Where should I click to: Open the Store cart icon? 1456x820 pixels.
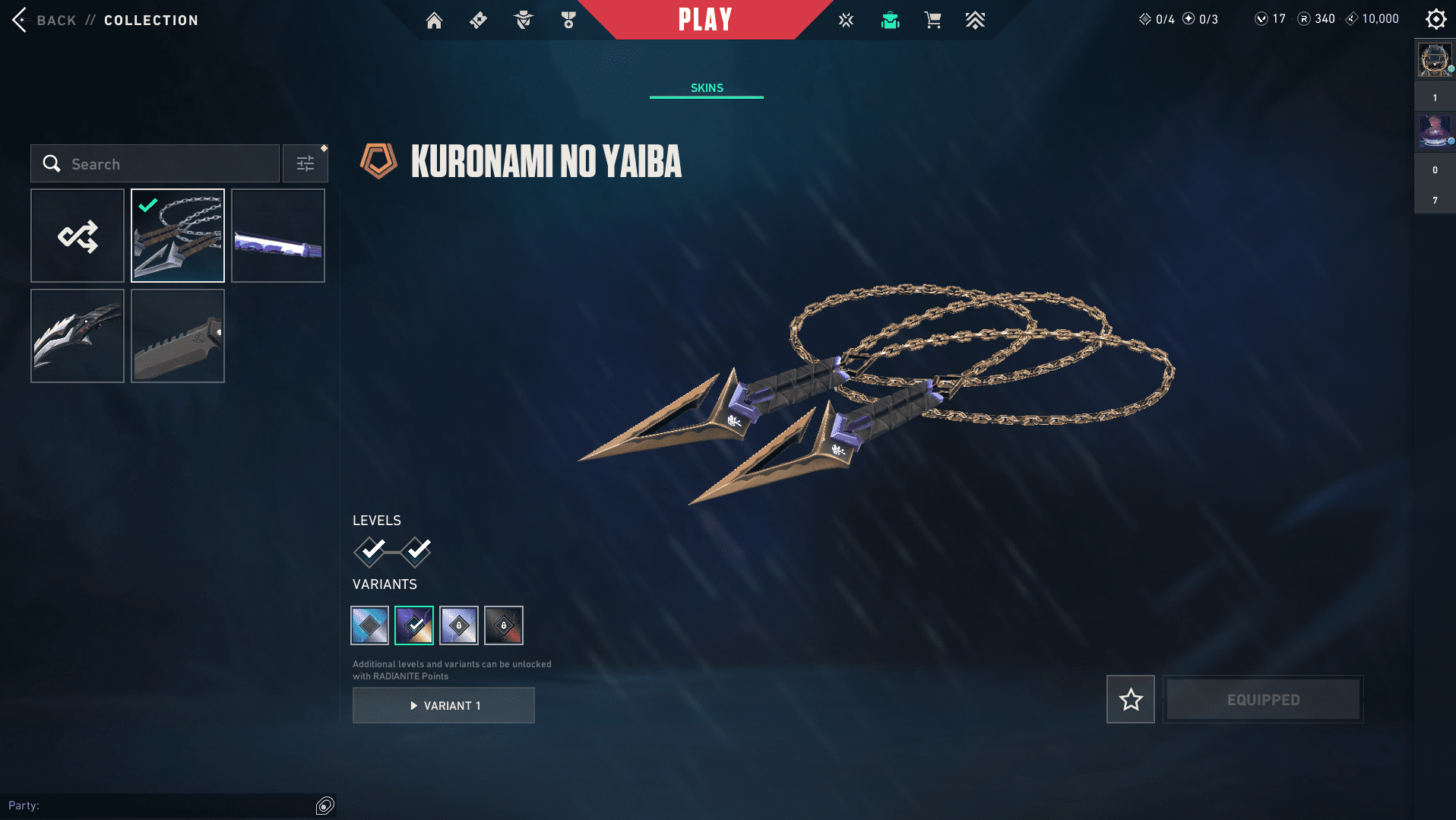(933, 20)
